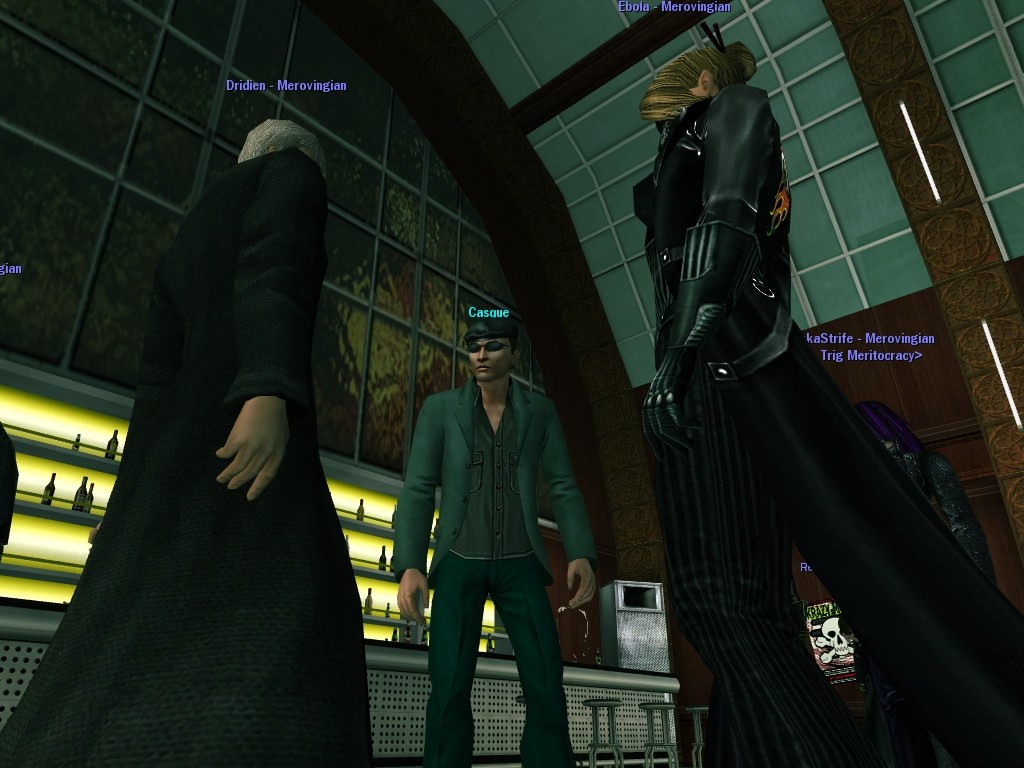Click the Ebola - Merovingian nameplate
Viewport: 1024px width, 768px height.
[674, 7]
